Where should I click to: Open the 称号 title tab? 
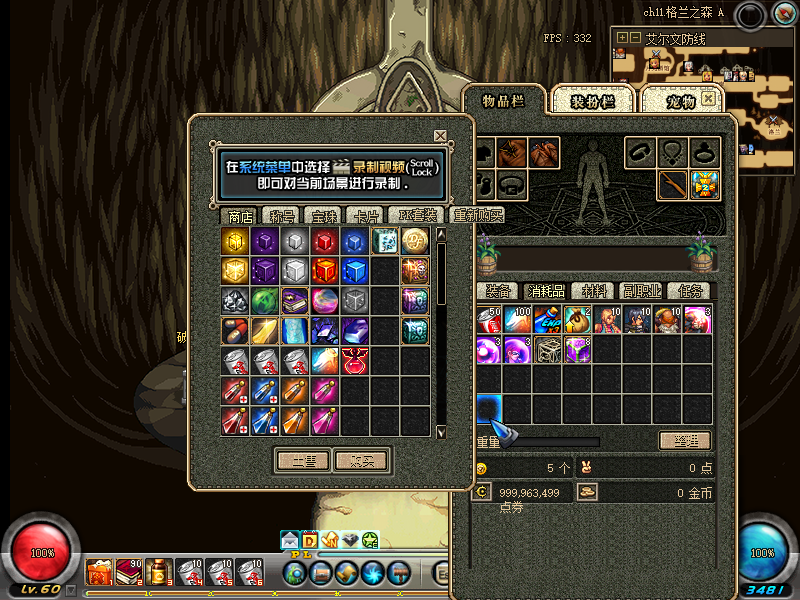pos(283,216)
